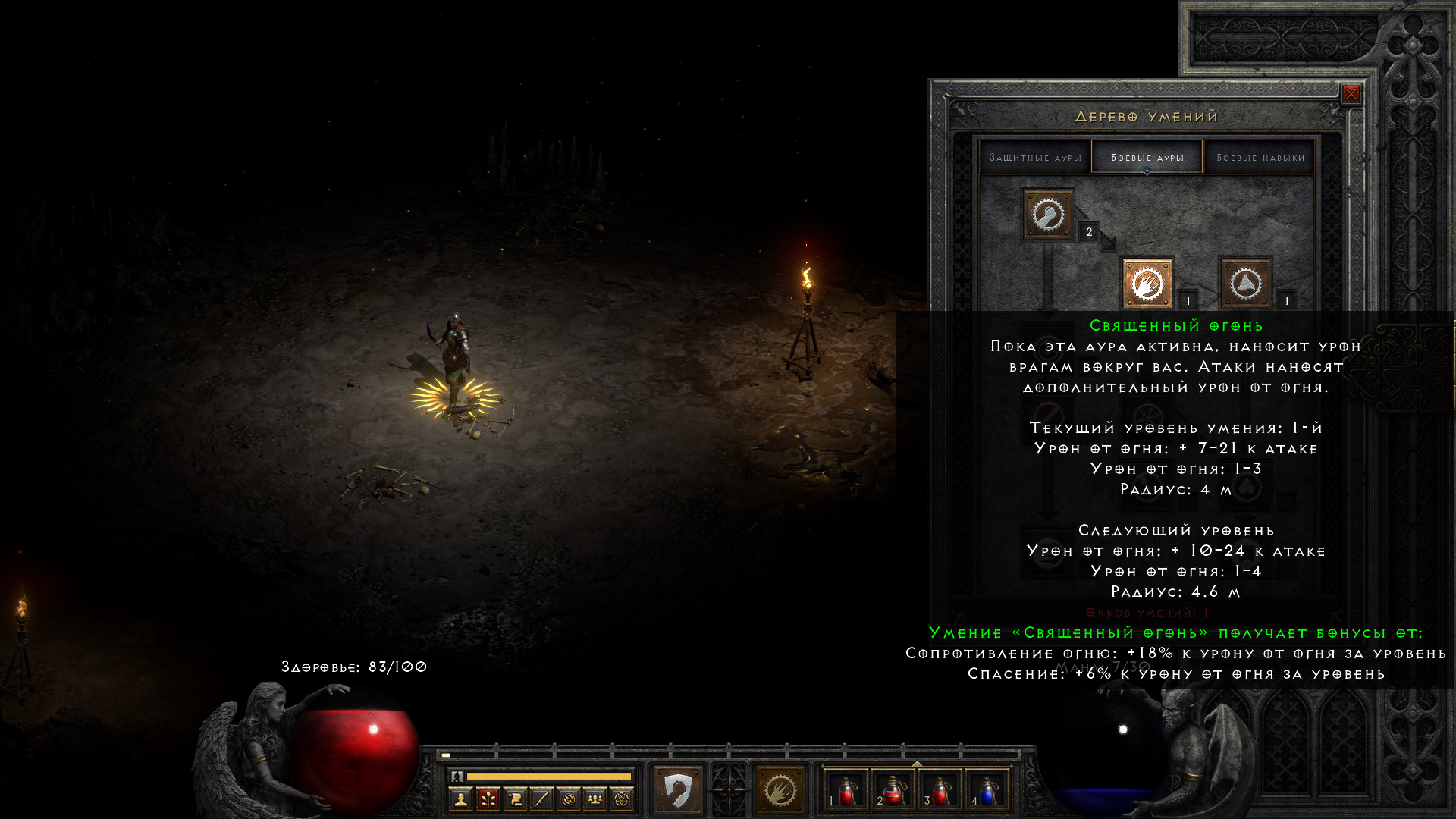Expand the potion belt via the up arrow
This screenshot has width=1456, height=819.
tap(917, 763)
